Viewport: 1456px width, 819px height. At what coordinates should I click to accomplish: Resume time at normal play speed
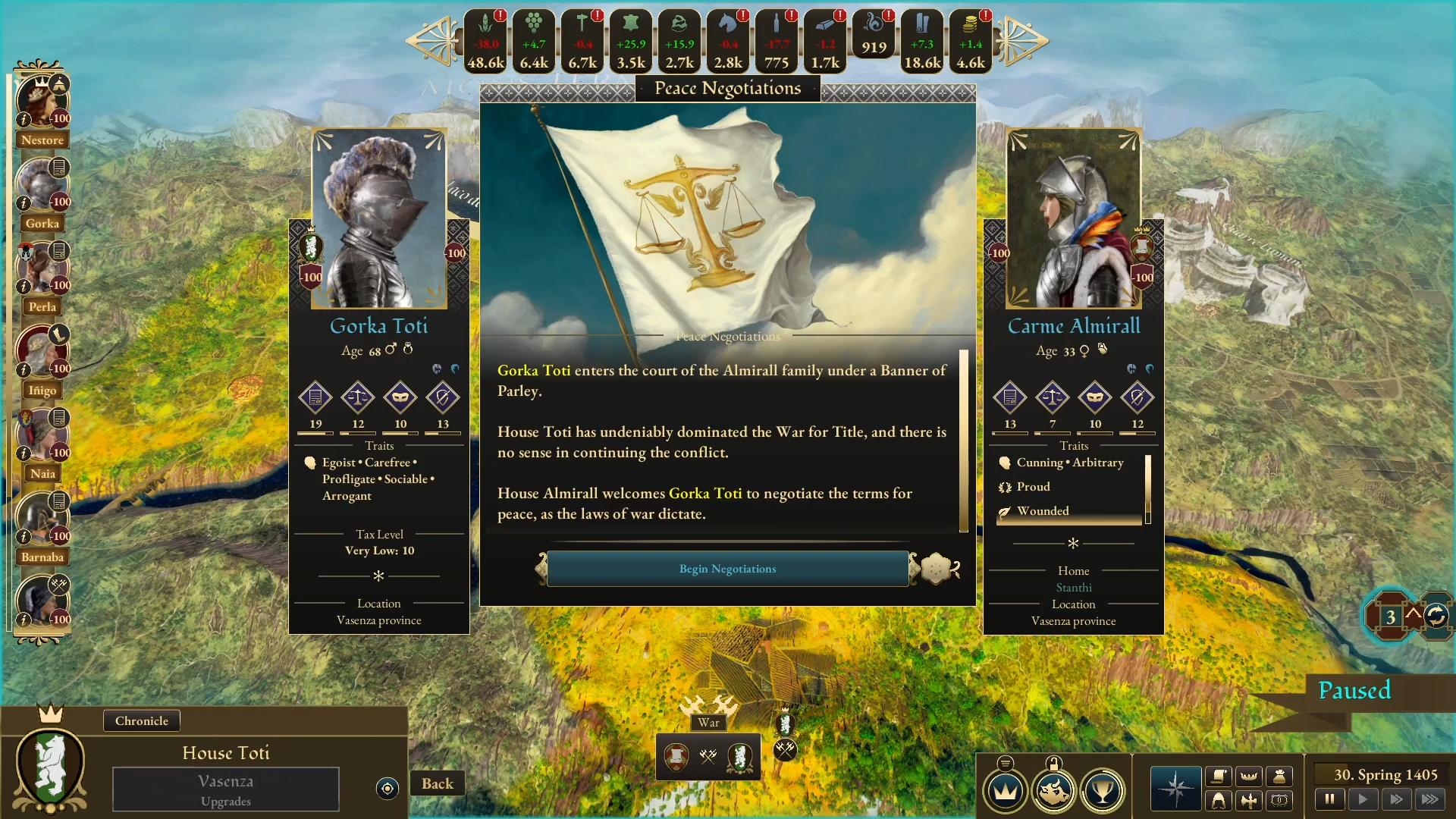(1363, 799)
